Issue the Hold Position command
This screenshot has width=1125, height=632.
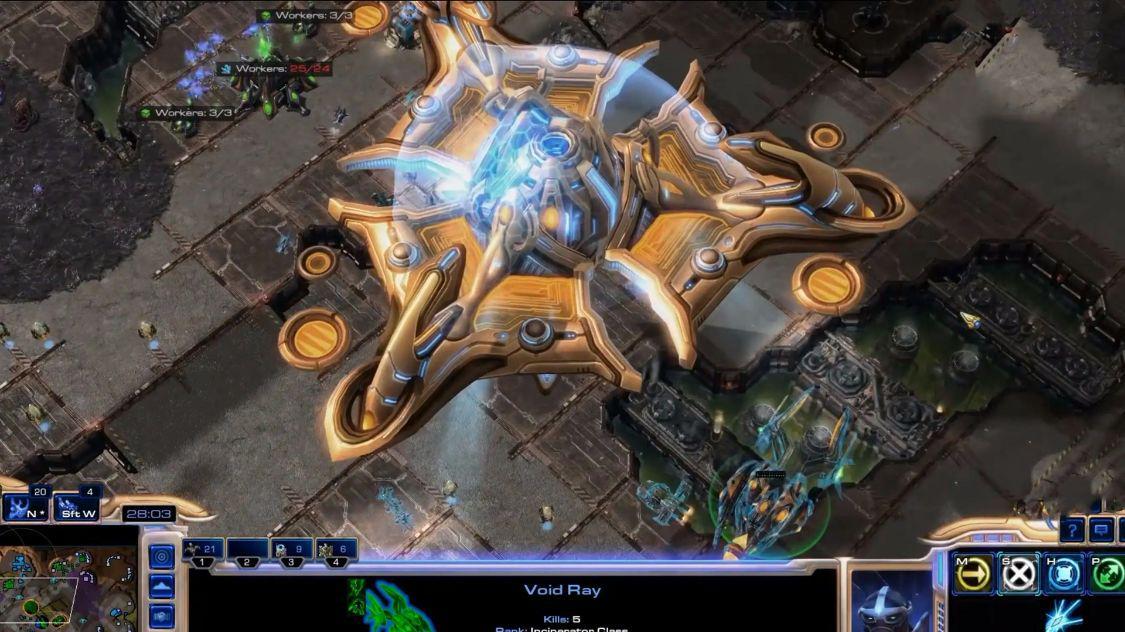[1066, 574]
